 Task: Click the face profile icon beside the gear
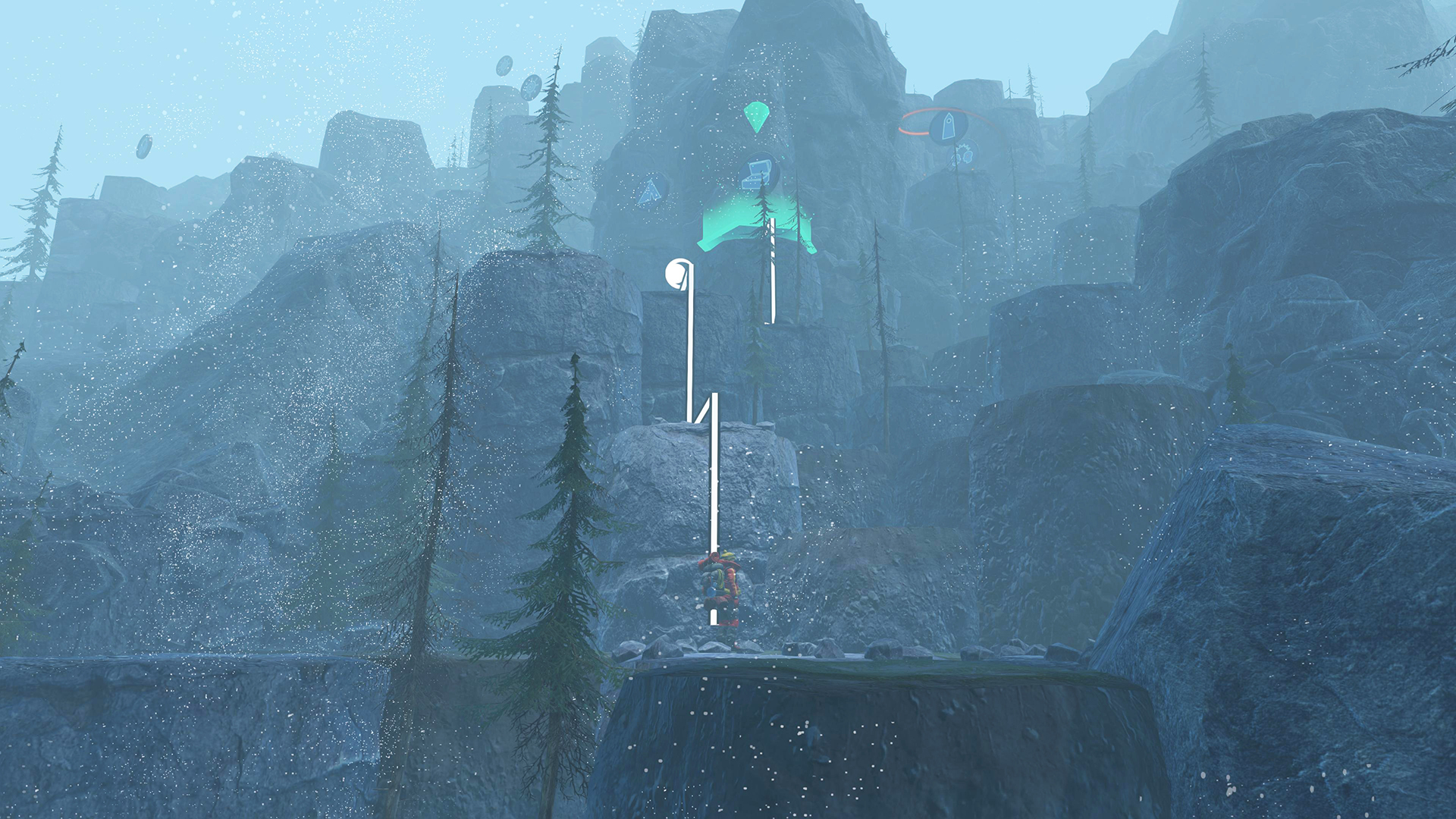click(967, 158)
